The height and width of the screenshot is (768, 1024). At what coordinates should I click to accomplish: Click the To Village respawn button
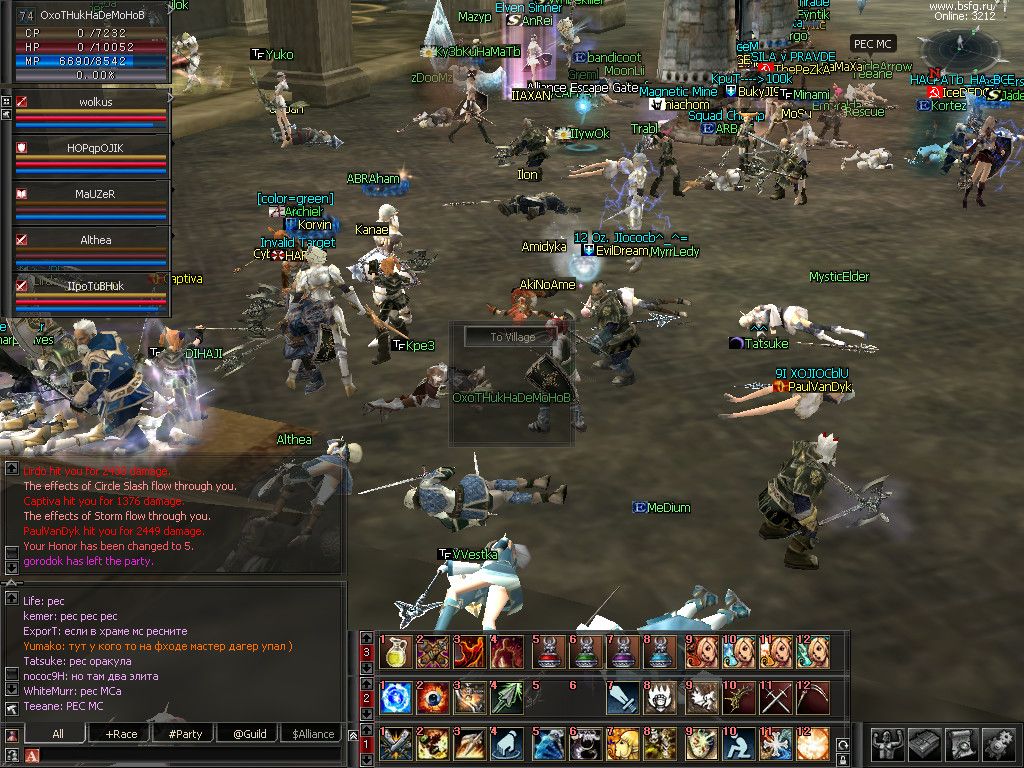pyautogui.click(x=512, y=337)
